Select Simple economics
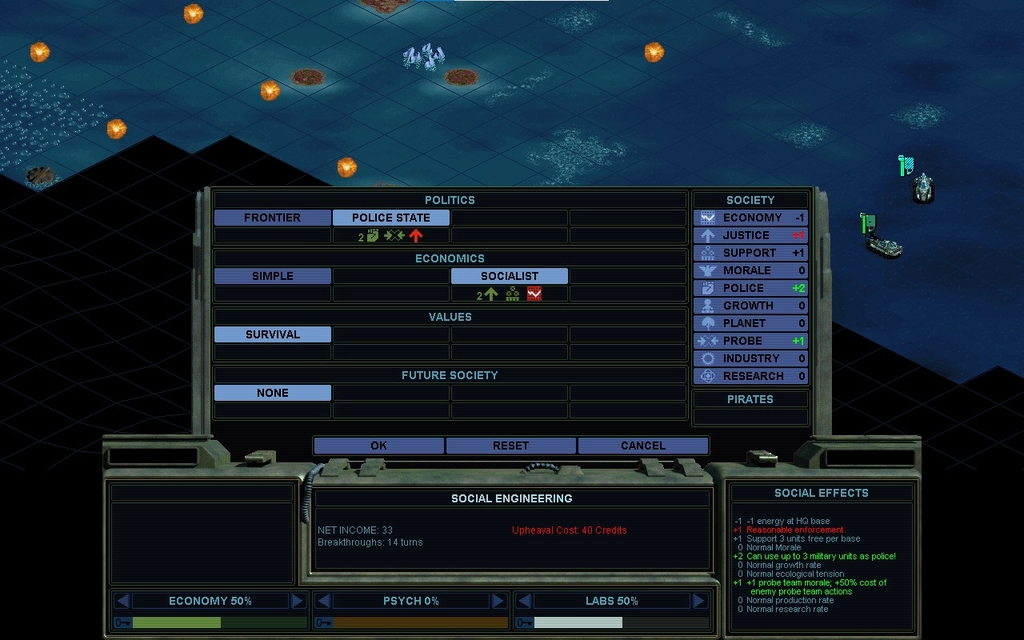Image resolution: width=1024 pixels, height=640 pixels. (x=272, y=276)
